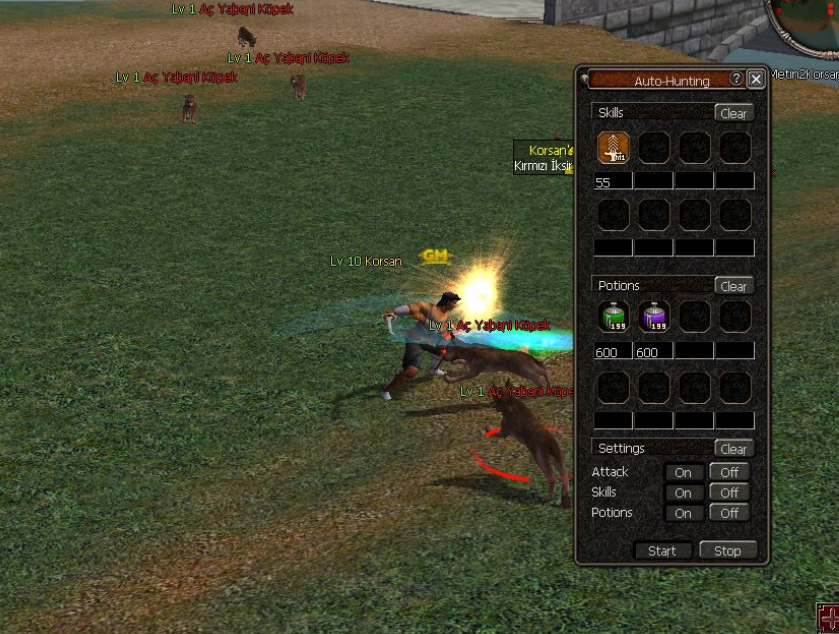The height and width of the screenshot is (634, 839).
Task: Turn Potions on in Settings
Action: [683, 513]
